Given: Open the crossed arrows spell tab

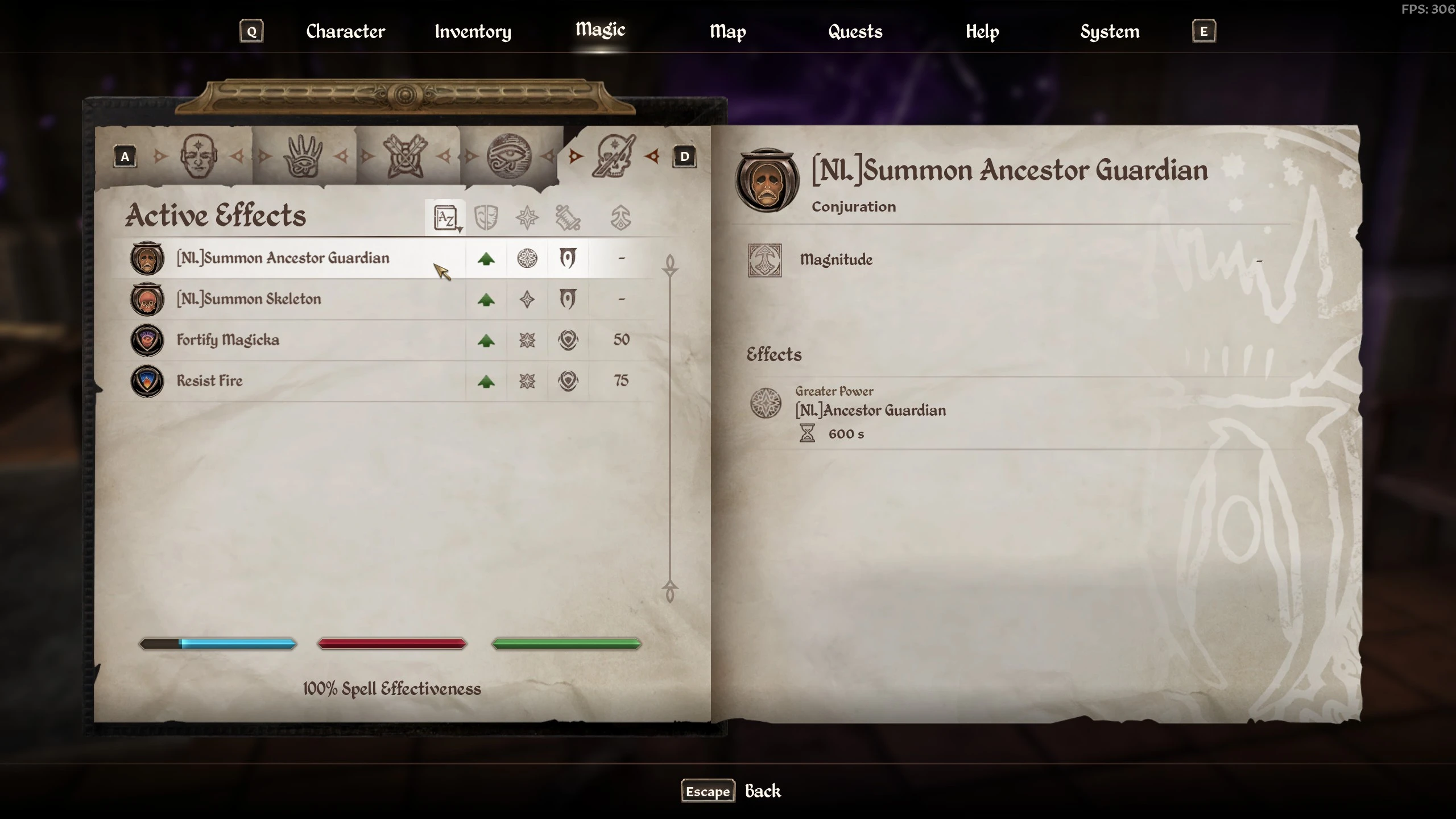Looking at the screenshot, I should [406, 156].
